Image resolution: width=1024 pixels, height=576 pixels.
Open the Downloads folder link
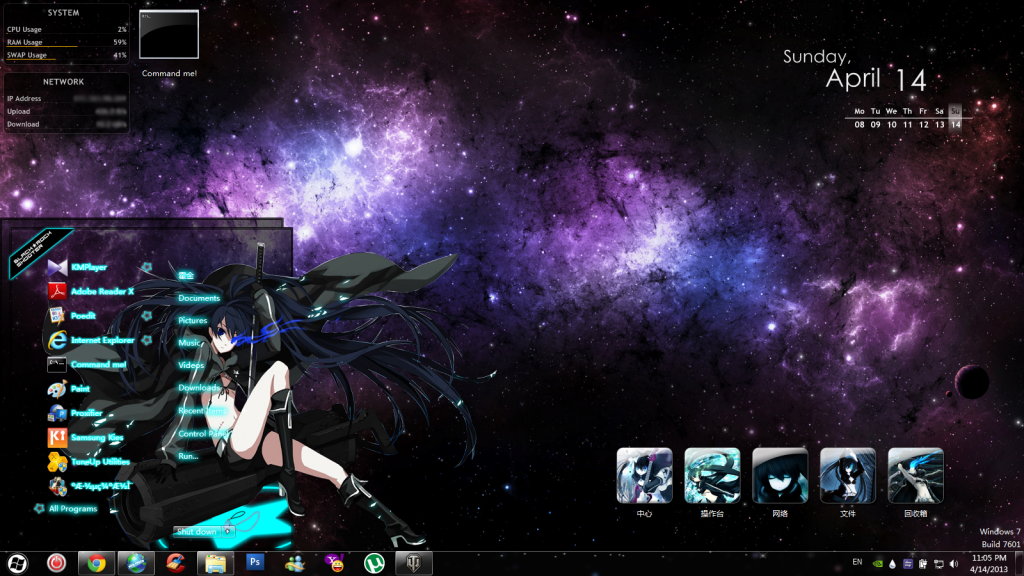click(199, 387)
